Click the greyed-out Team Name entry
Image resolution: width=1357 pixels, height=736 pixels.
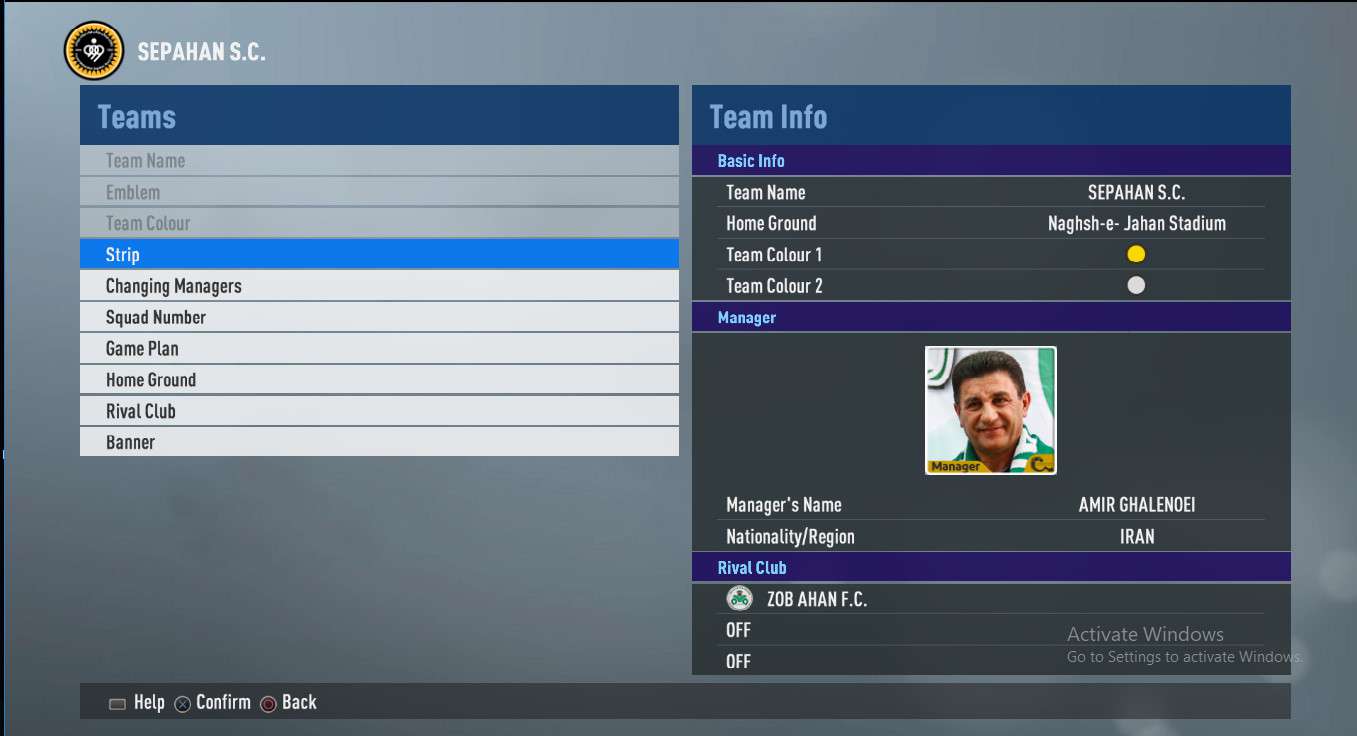379,161
